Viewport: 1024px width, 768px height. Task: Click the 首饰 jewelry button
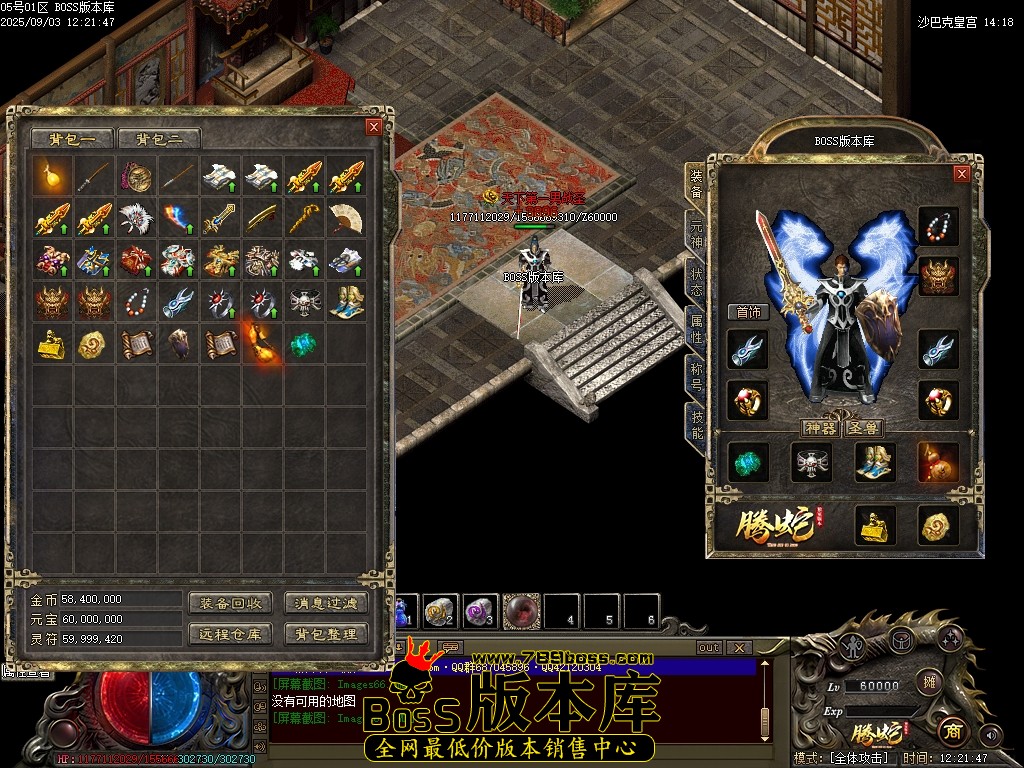click(749, 312)
